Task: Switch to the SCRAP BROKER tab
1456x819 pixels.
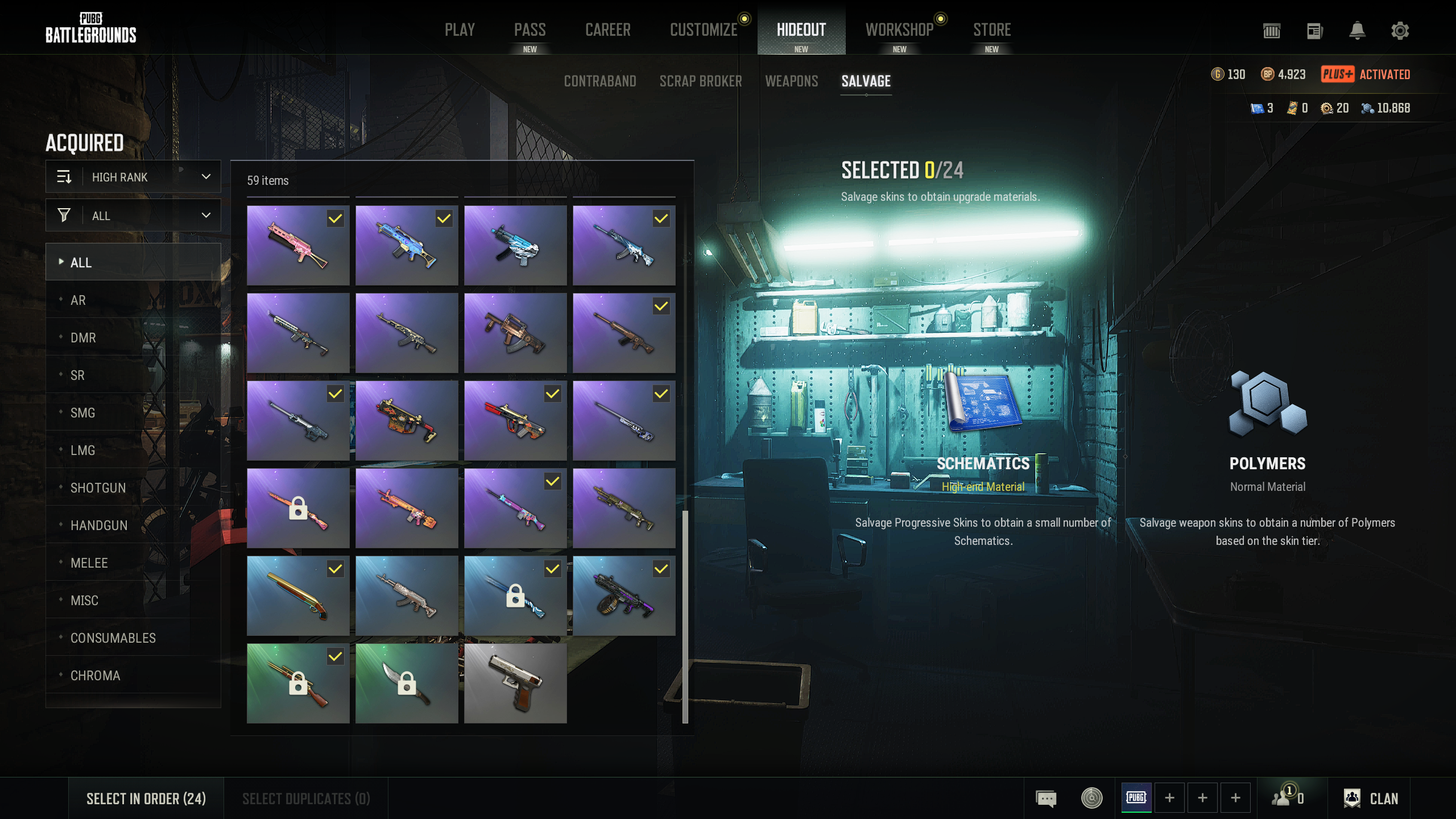Action: click(700, 81)
